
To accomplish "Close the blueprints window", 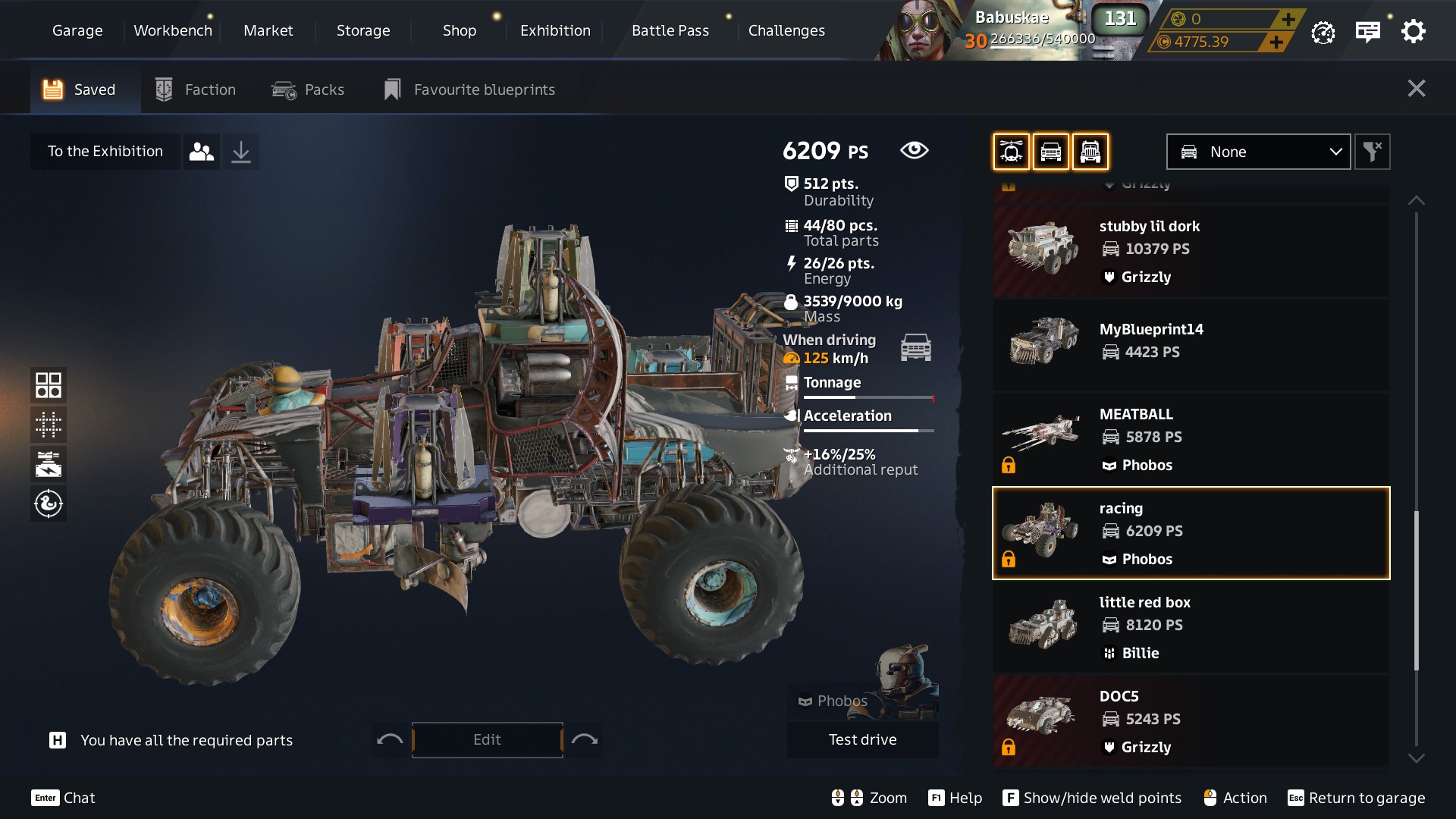I will click(1416, 89).
